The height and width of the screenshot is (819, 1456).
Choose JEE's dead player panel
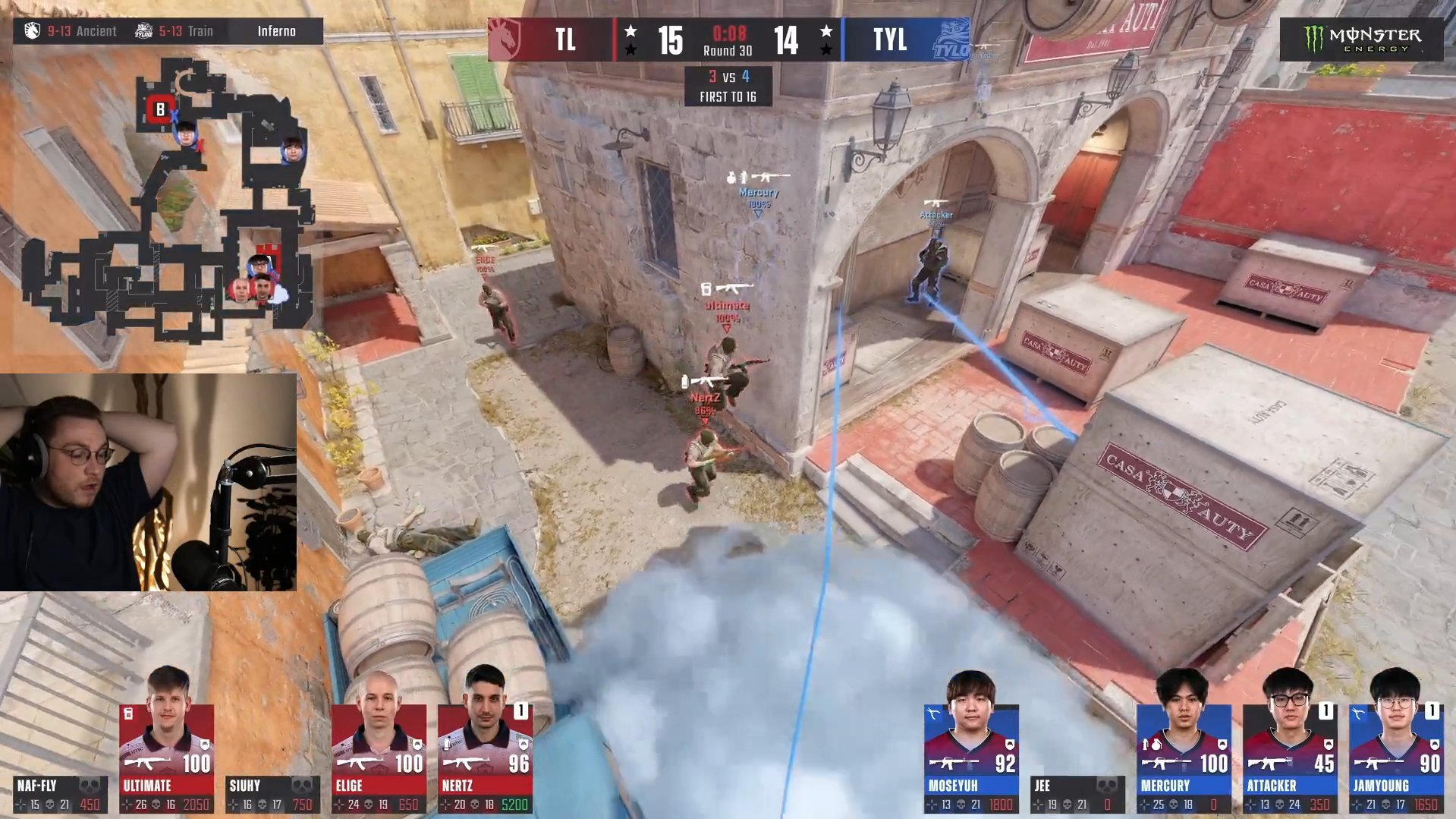pyautogui.click(x=1077, y=794)
